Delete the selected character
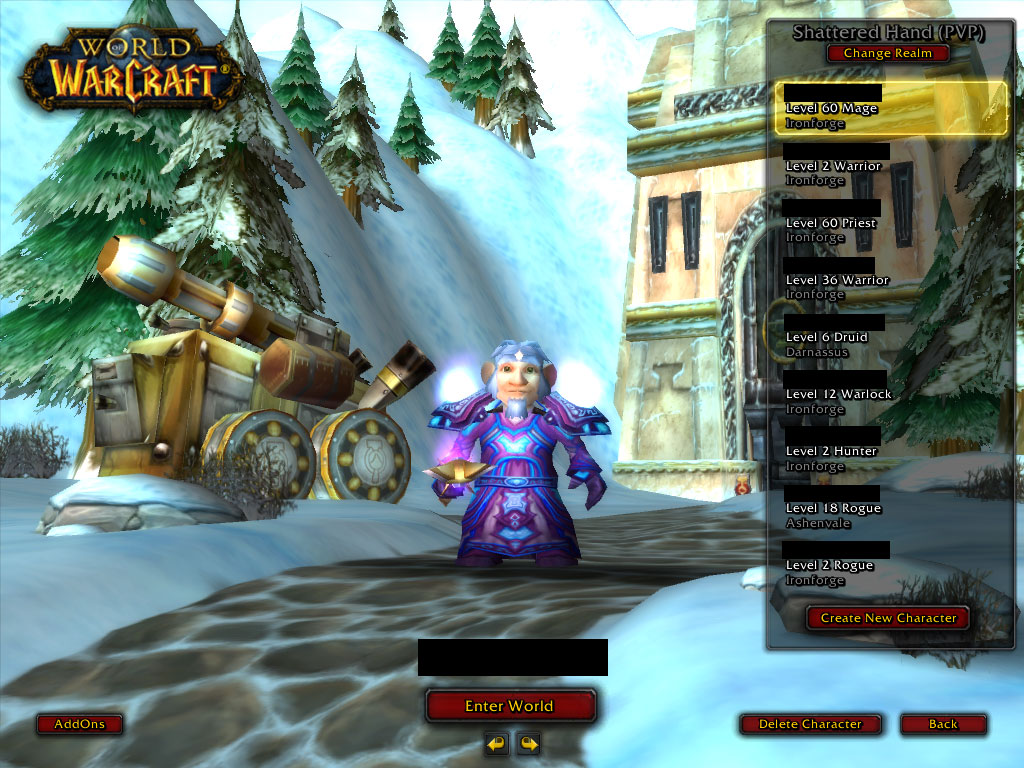 810,724
